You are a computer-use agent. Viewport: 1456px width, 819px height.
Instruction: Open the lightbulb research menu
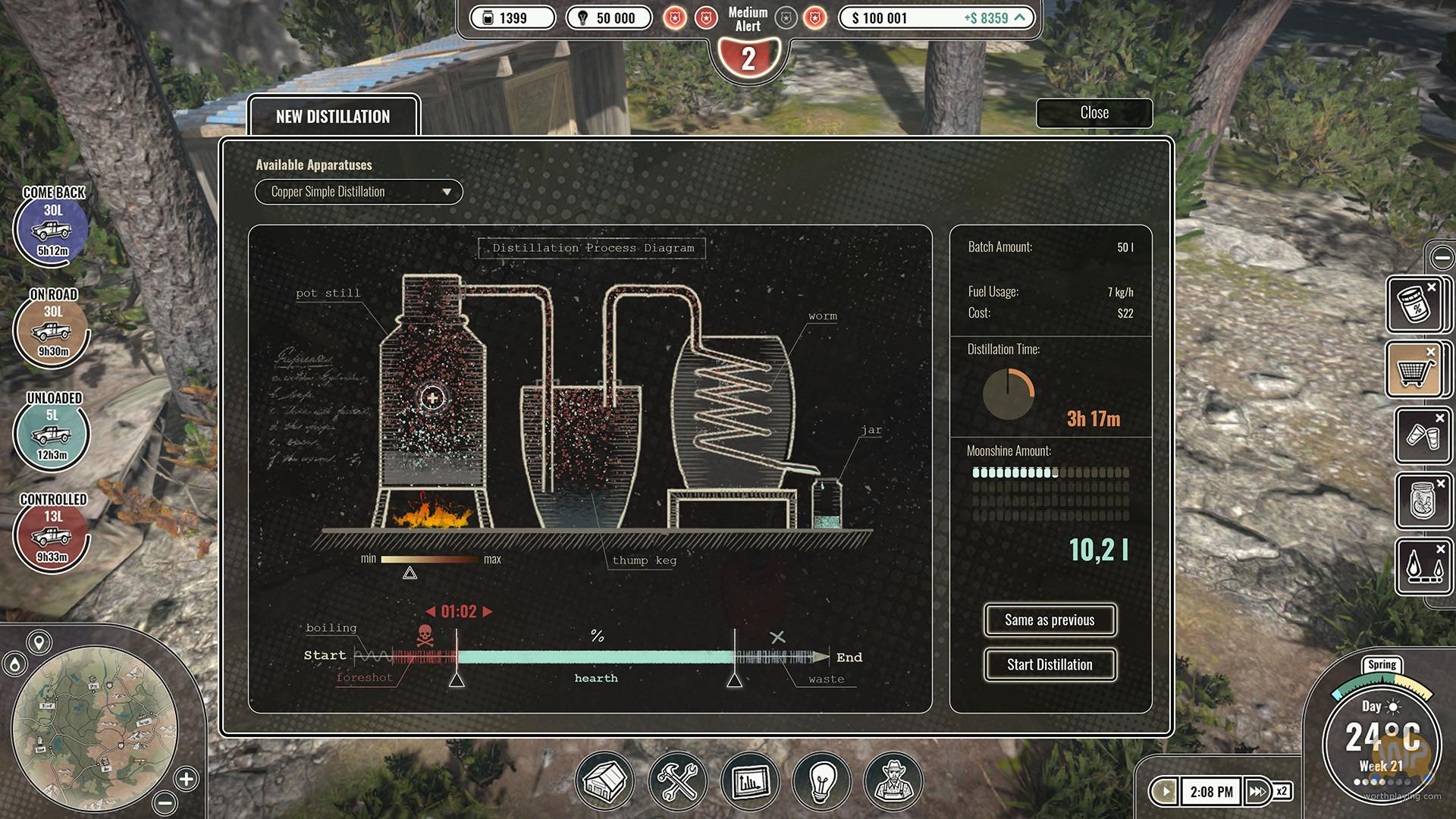coord(822,781)
